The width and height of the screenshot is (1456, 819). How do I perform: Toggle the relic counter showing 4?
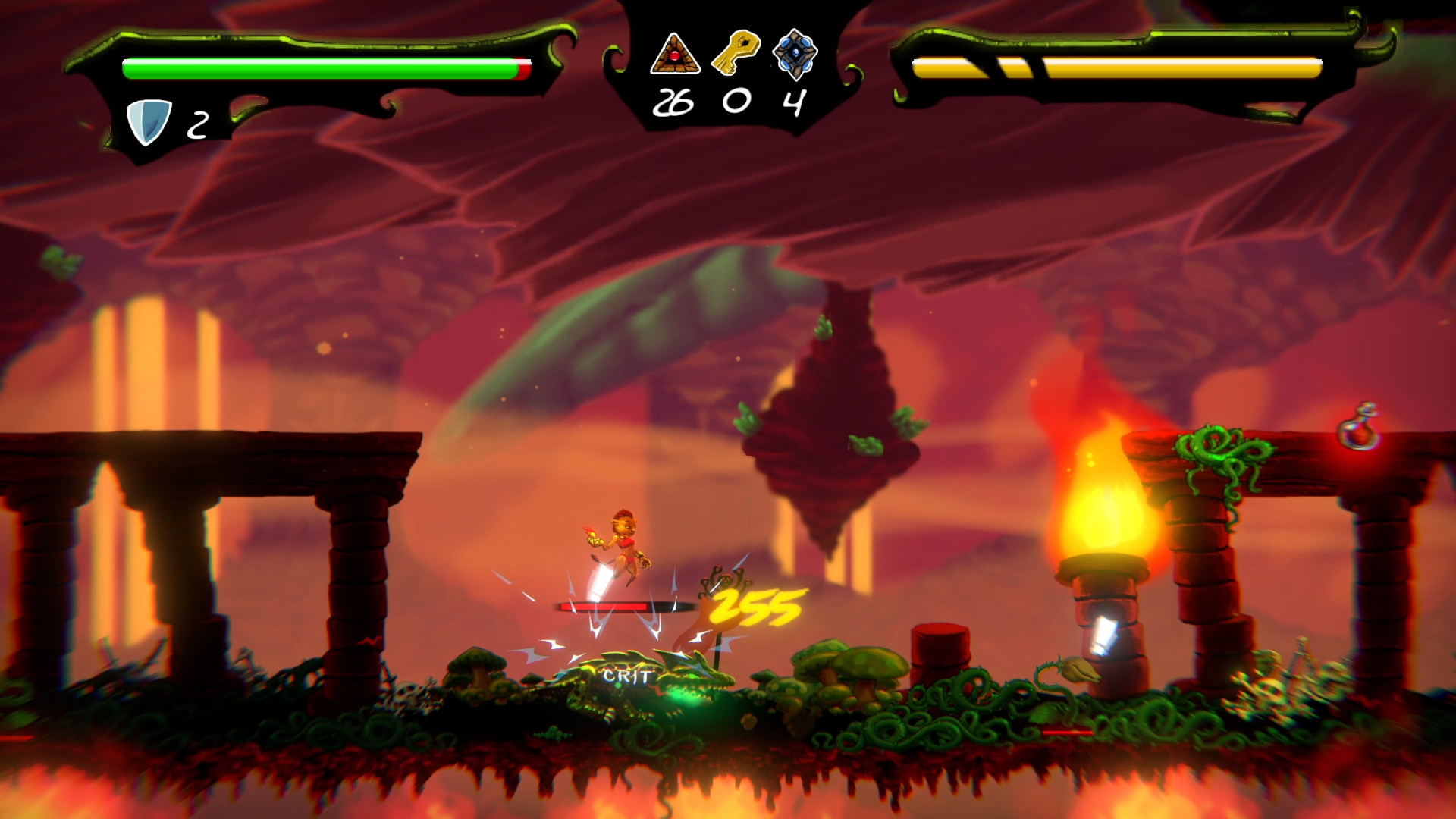coord(793,101)
